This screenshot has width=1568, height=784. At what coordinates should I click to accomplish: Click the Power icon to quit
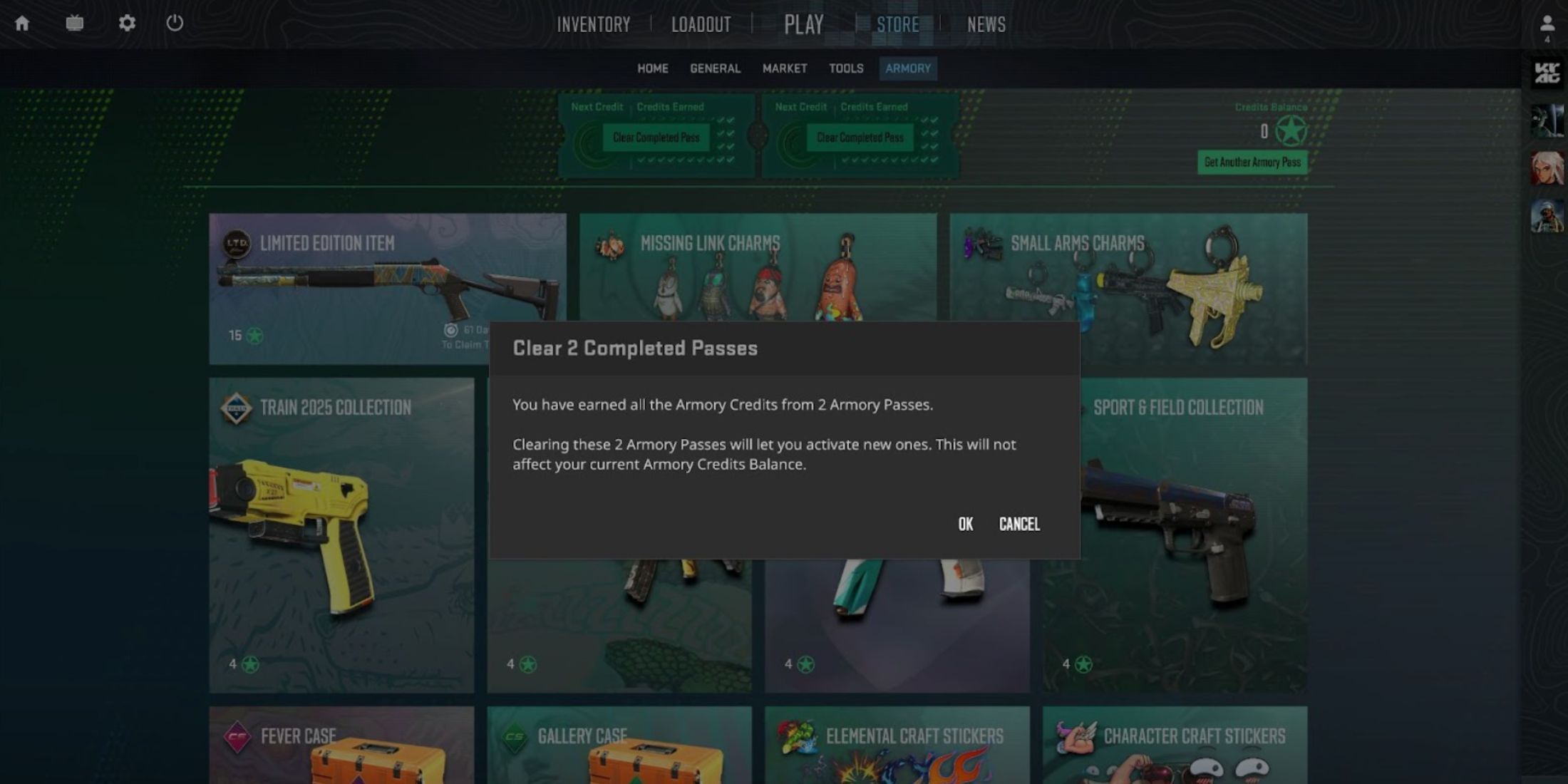(x=175, y=23)
